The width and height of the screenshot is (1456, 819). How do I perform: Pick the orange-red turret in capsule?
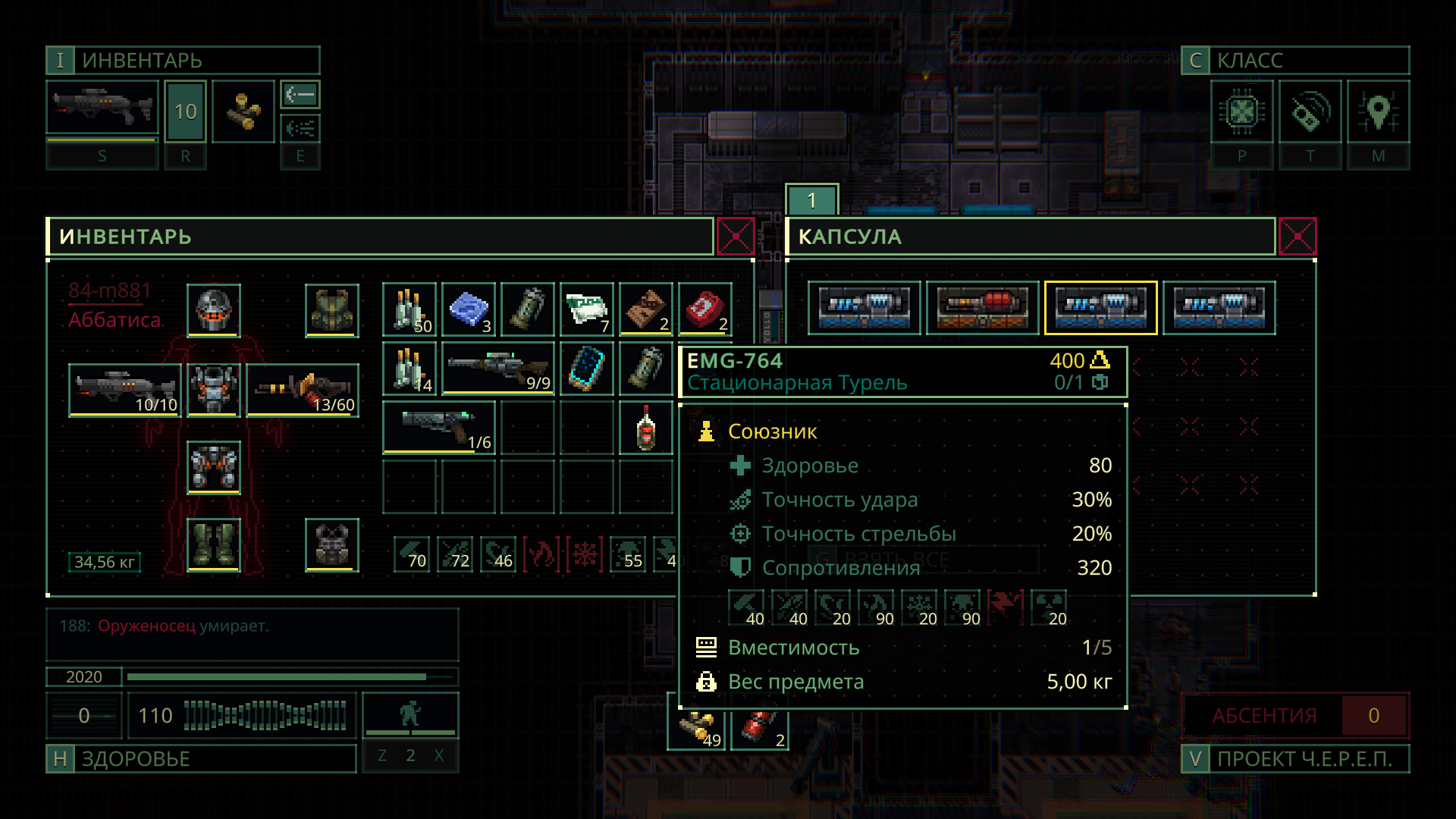click(x=982, y=308)
